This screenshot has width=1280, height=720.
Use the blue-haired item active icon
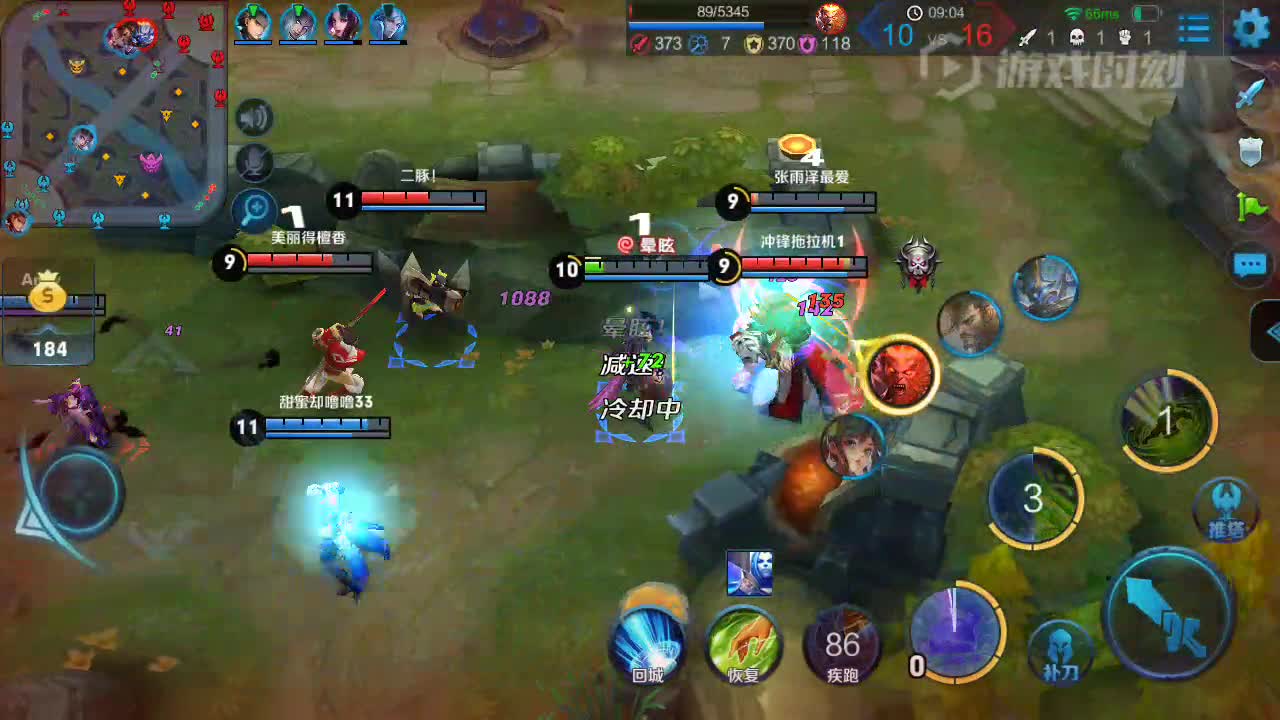pos(749,573)
